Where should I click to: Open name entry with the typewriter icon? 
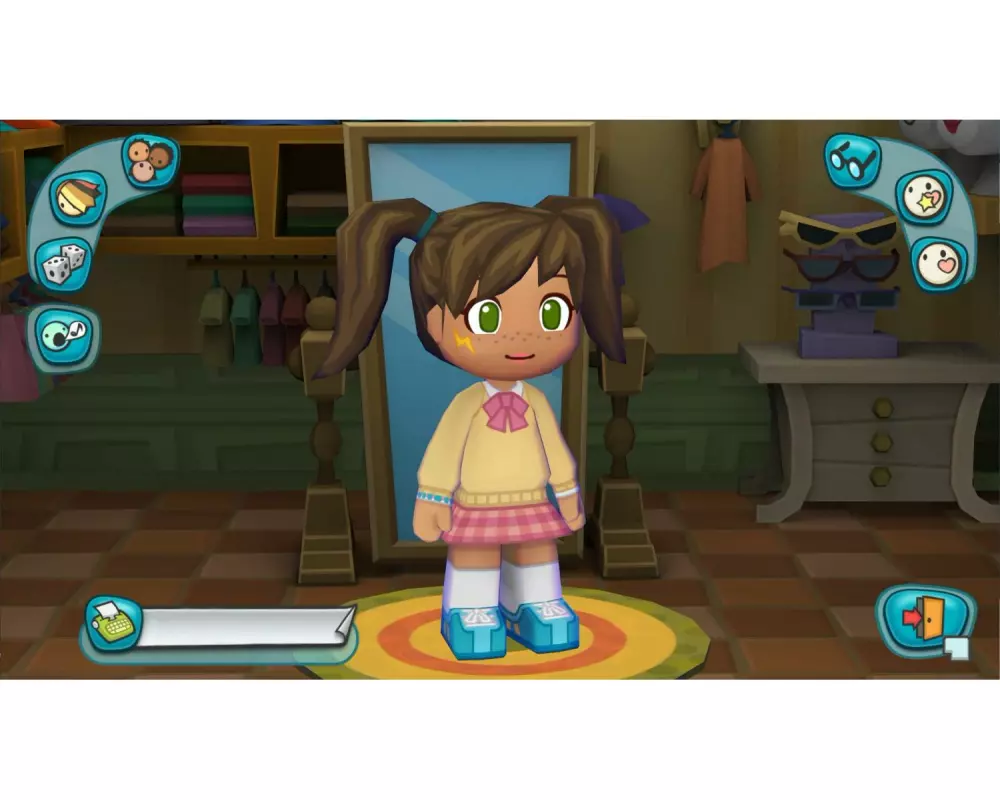(112, 624)
